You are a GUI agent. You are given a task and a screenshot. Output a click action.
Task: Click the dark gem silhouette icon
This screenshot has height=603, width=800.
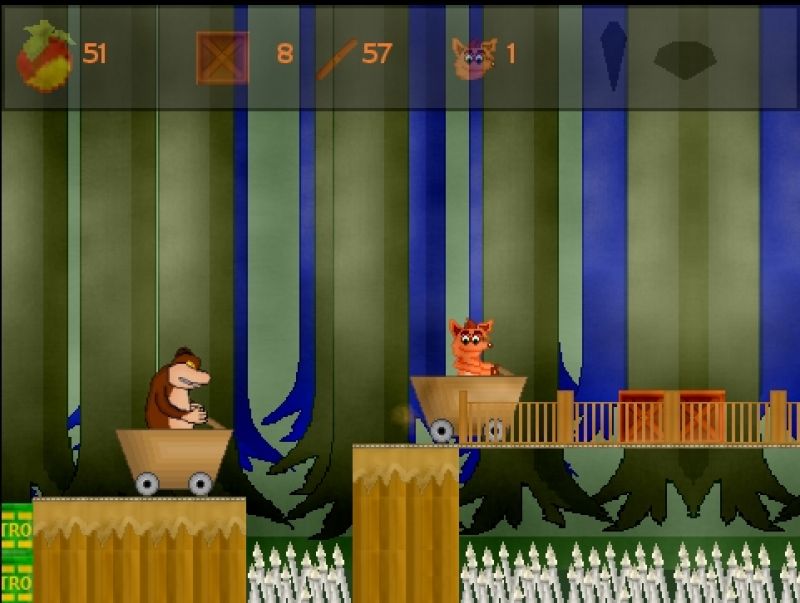click(686, 57)
